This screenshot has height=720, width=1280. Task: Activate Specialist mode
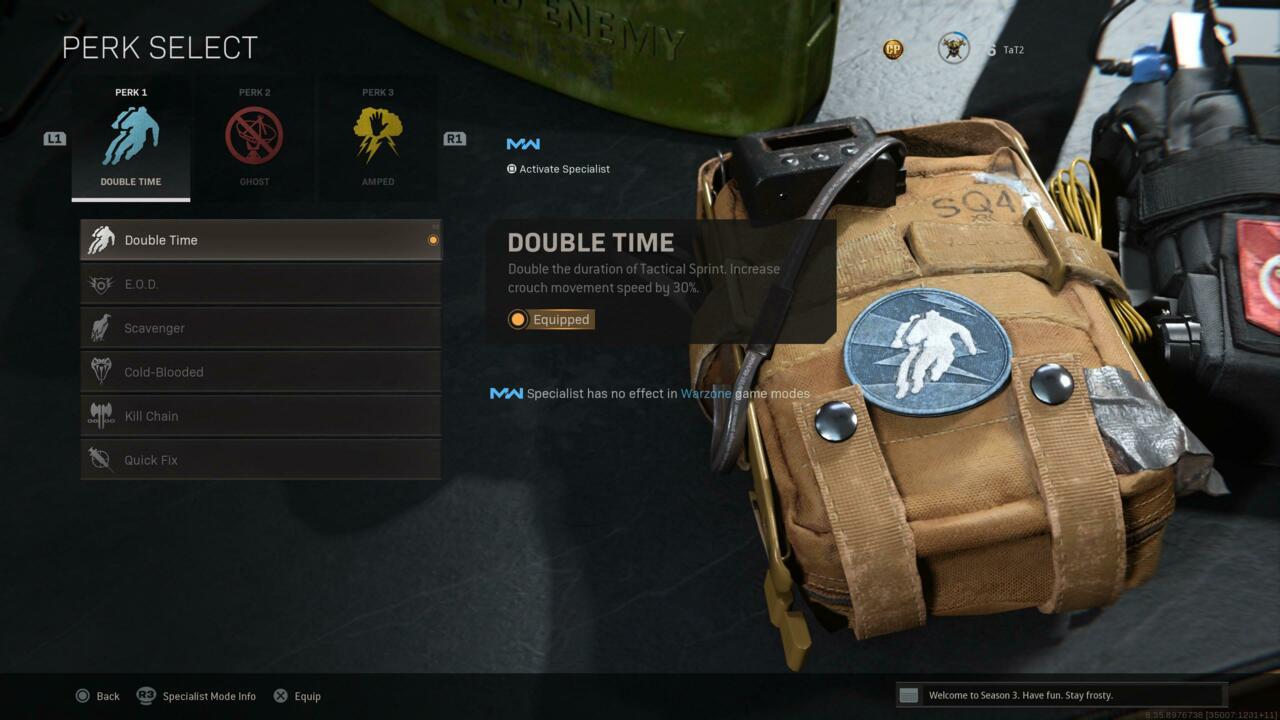click(x=558, y=169)
